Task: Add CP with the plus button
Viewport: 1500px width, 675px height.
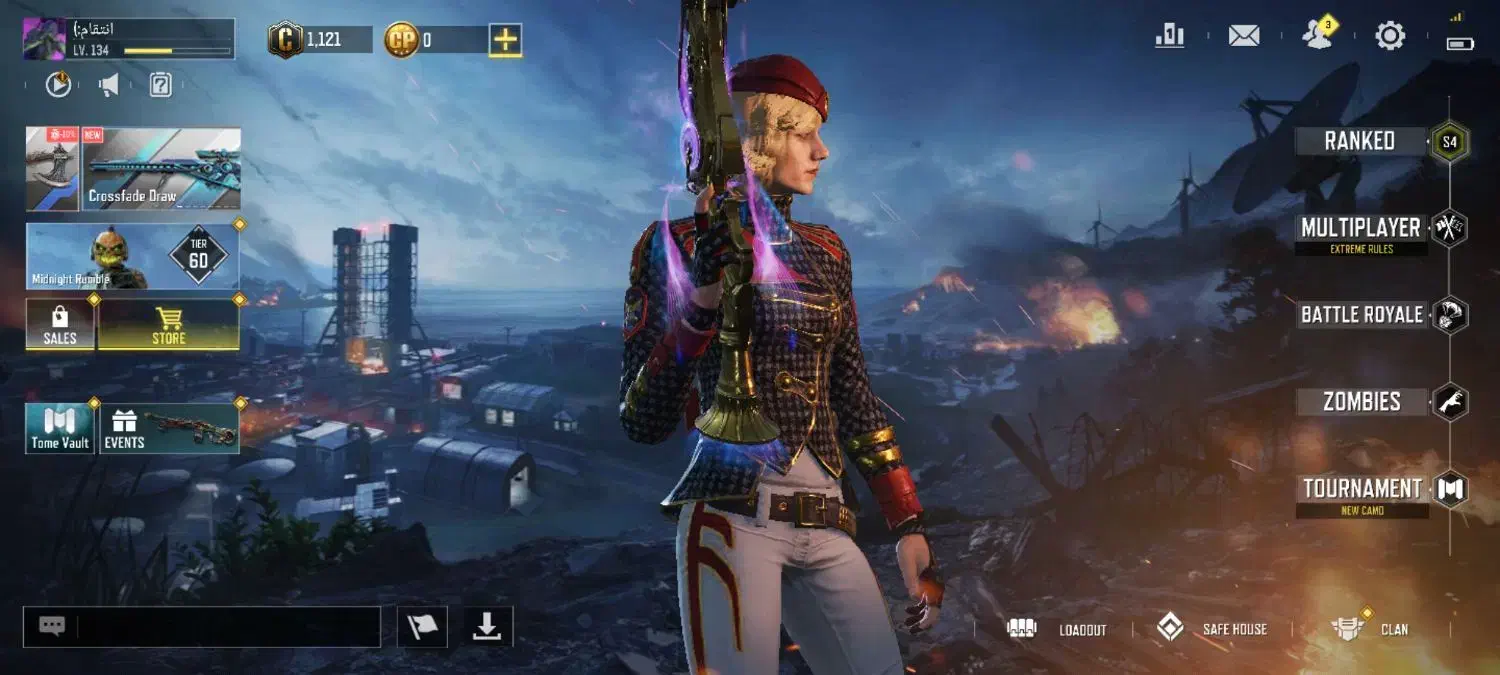Action: point(505,40)
